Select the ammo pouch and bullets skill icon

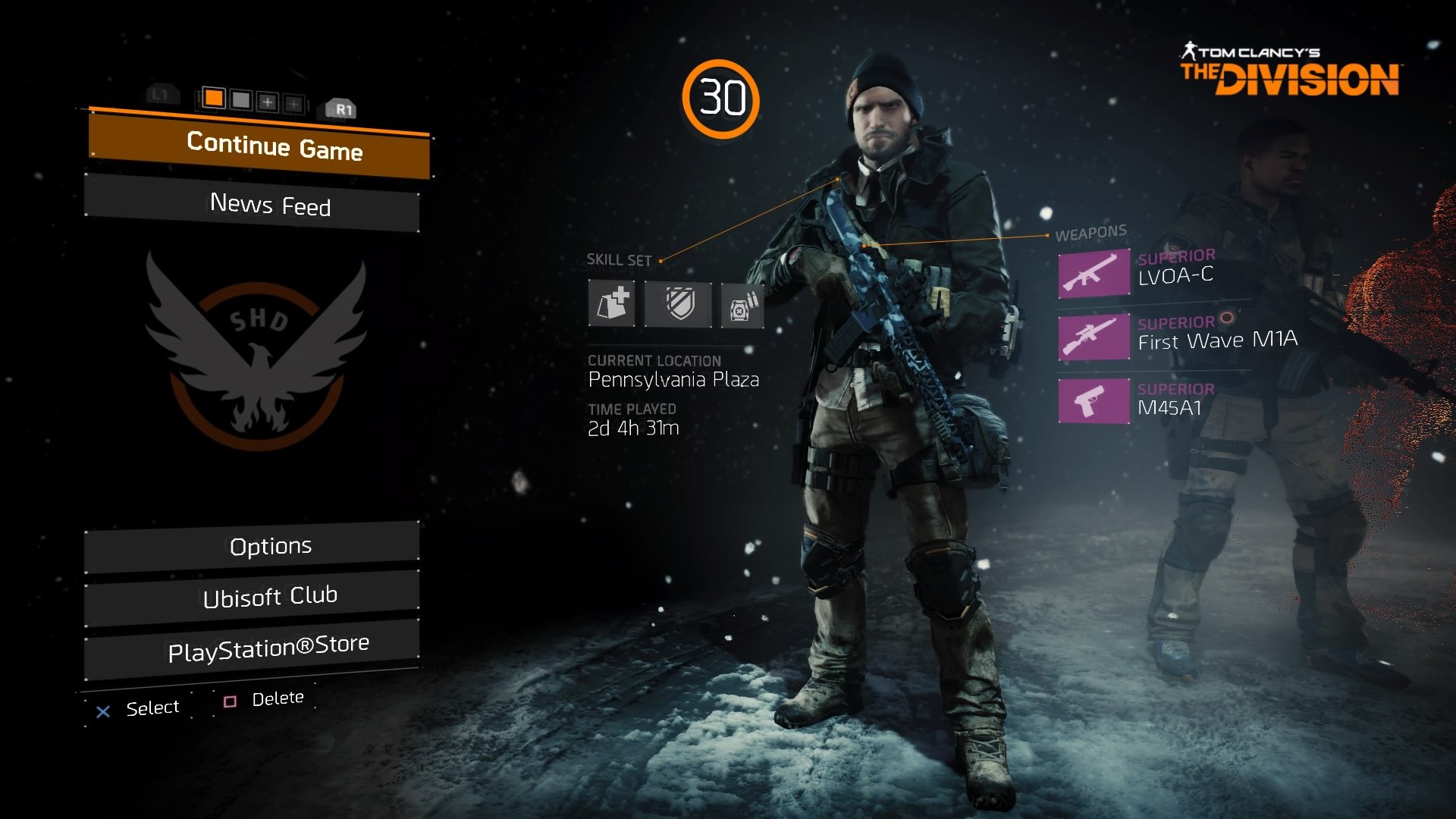pos(742,306)
